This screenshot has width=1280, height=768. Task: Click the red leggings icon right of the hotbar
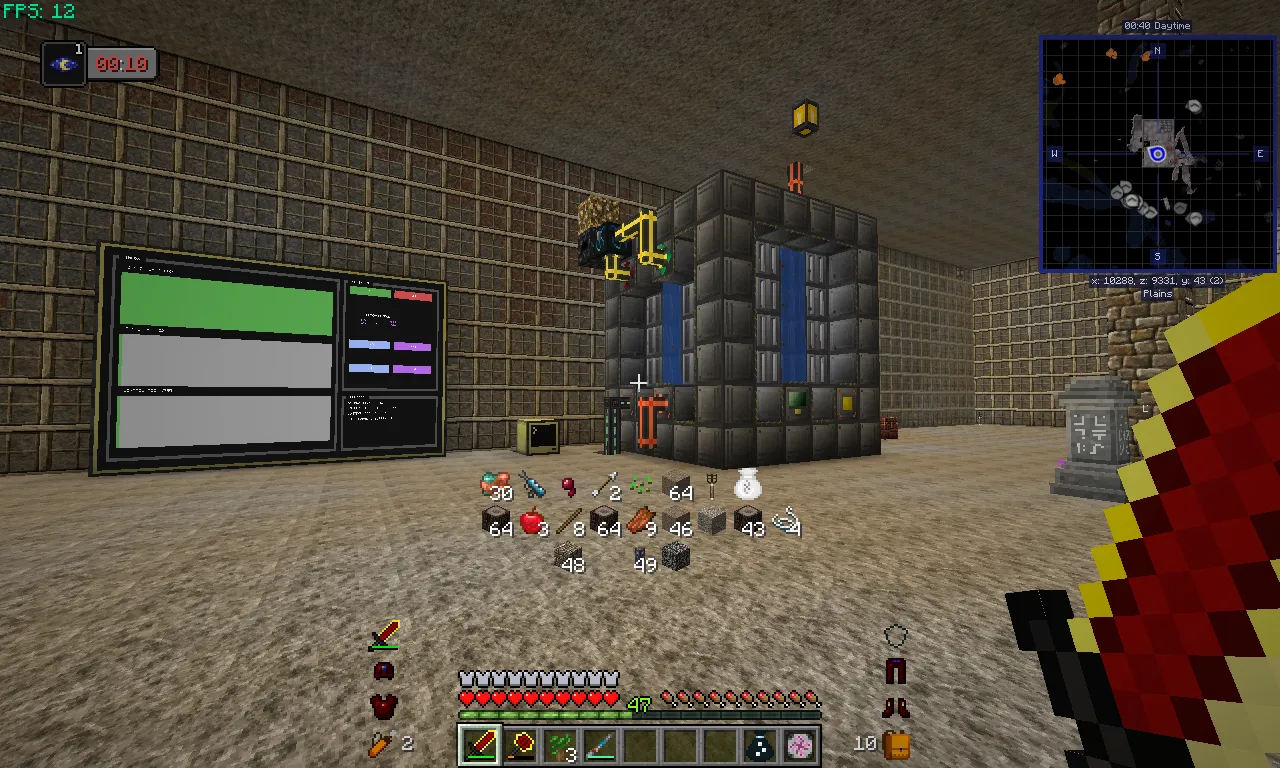coord(896,670)
